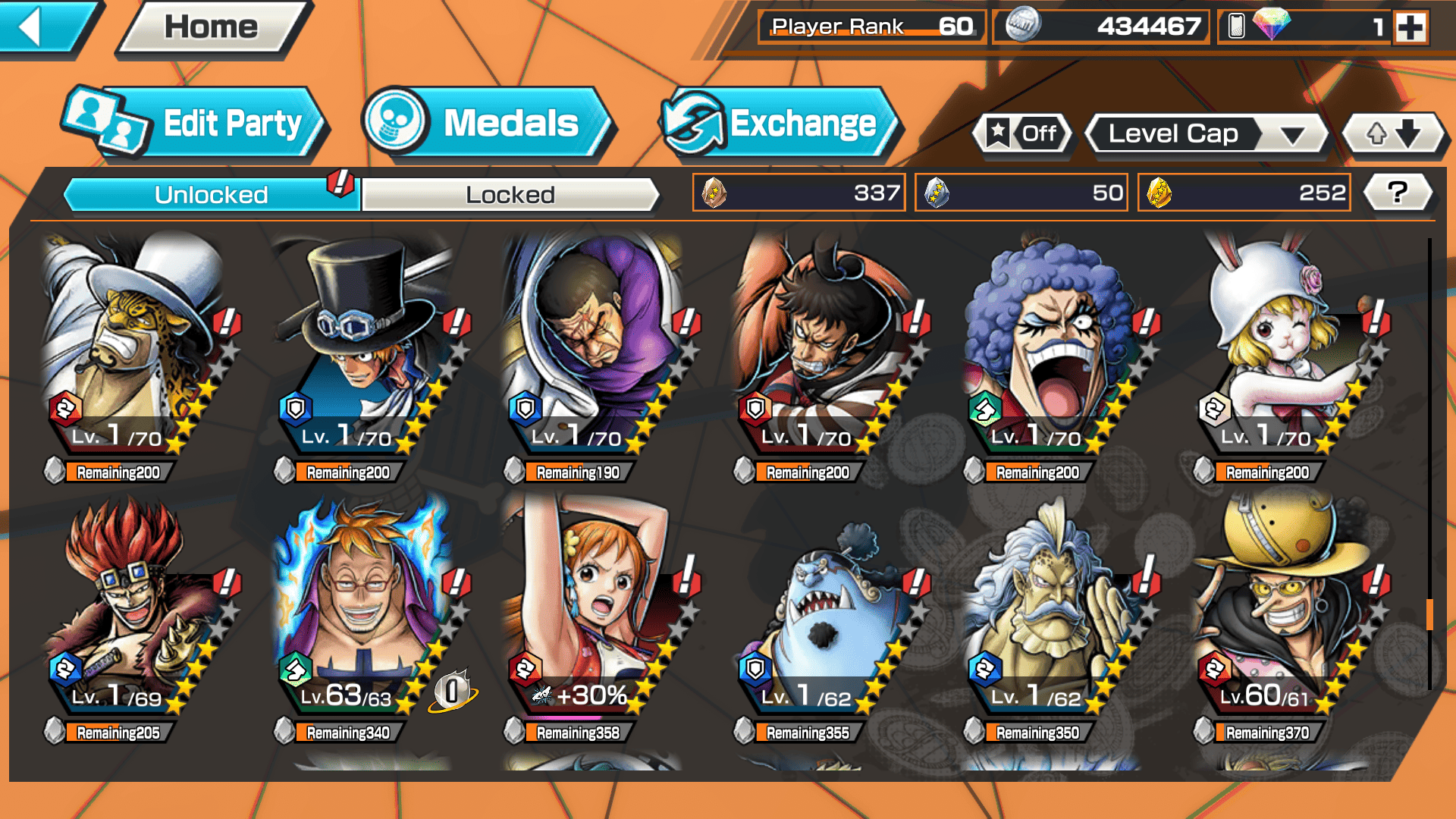Reverse the sort order arrows
The width and height of the screenshot is (1456, 819).
[x=1393, y=134]
